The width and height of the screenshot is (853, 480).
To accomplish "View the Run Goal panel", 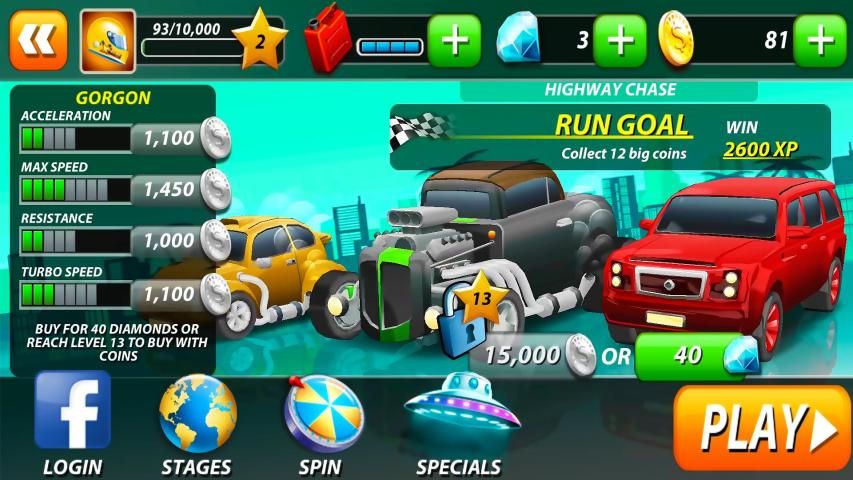I will point(610,137).
